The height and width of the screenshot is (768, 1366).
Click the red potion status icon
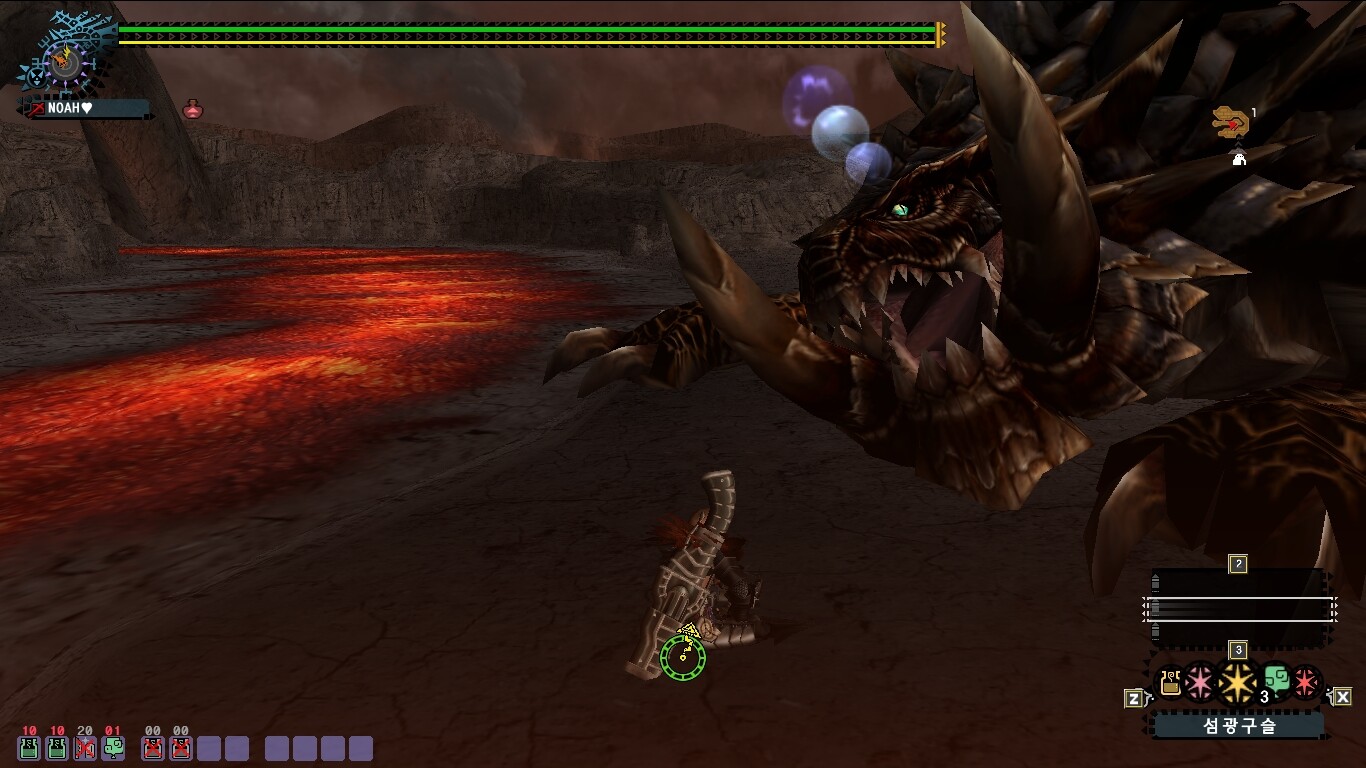[193, 109]
